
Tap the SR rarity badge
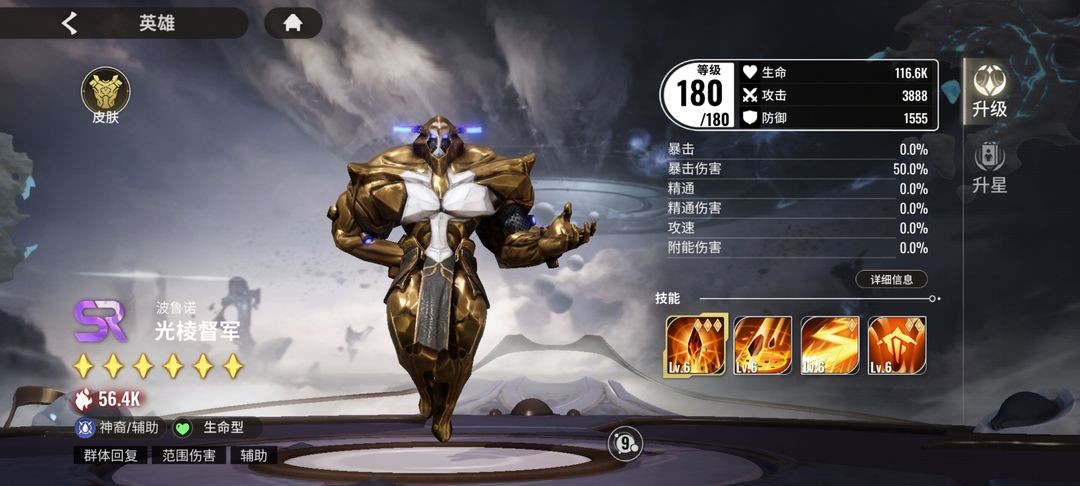coord(100,321)
